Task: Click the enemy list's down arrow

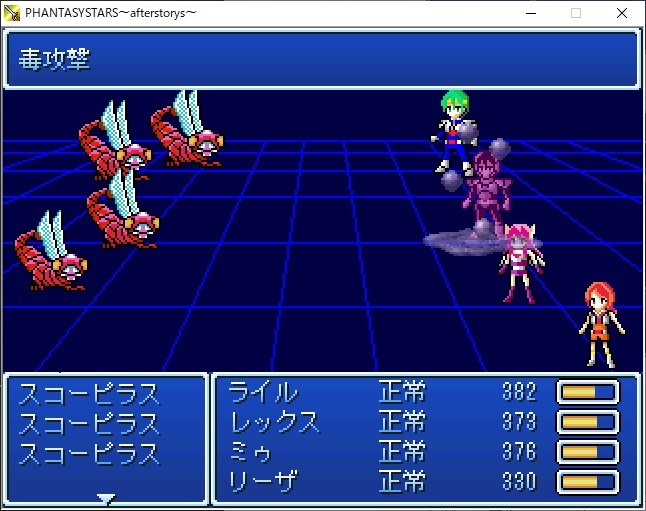Action: (106, 498)
